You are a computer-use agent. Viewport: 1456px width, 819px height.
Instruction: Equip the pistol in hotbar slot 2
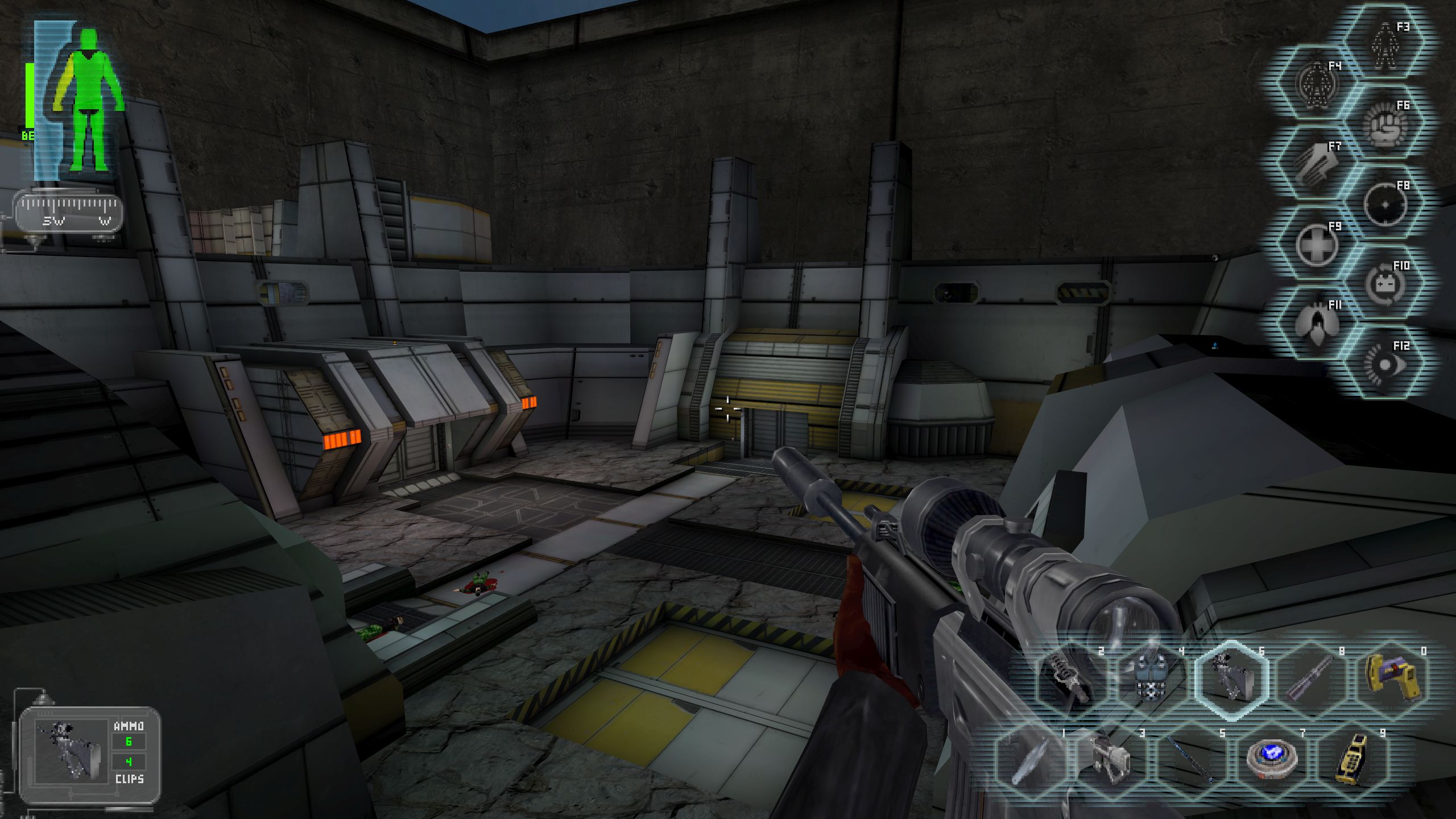[1070, 680]
